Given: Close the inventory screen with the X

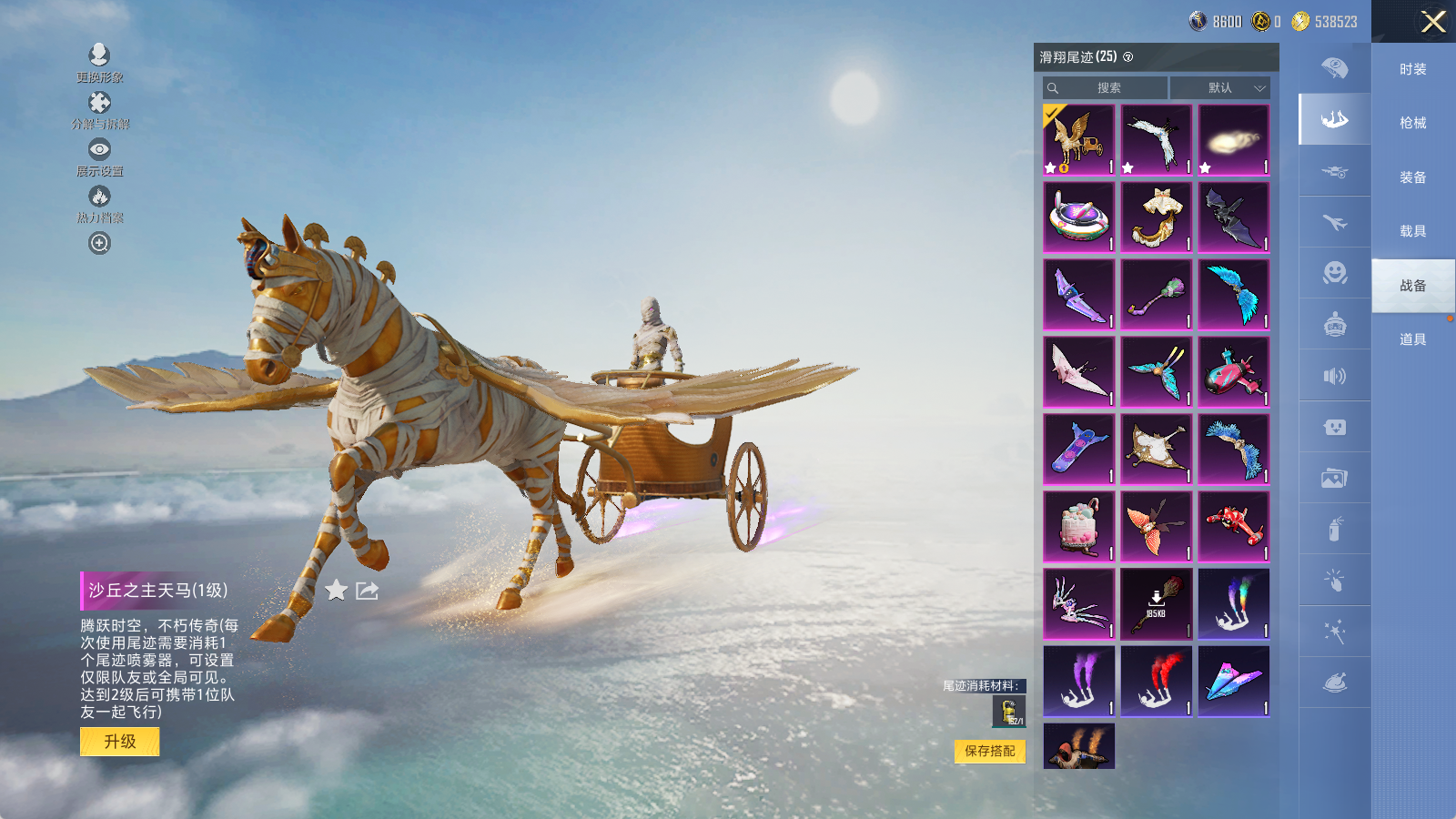Looking at the screenshot, I should click(1433, 22).
